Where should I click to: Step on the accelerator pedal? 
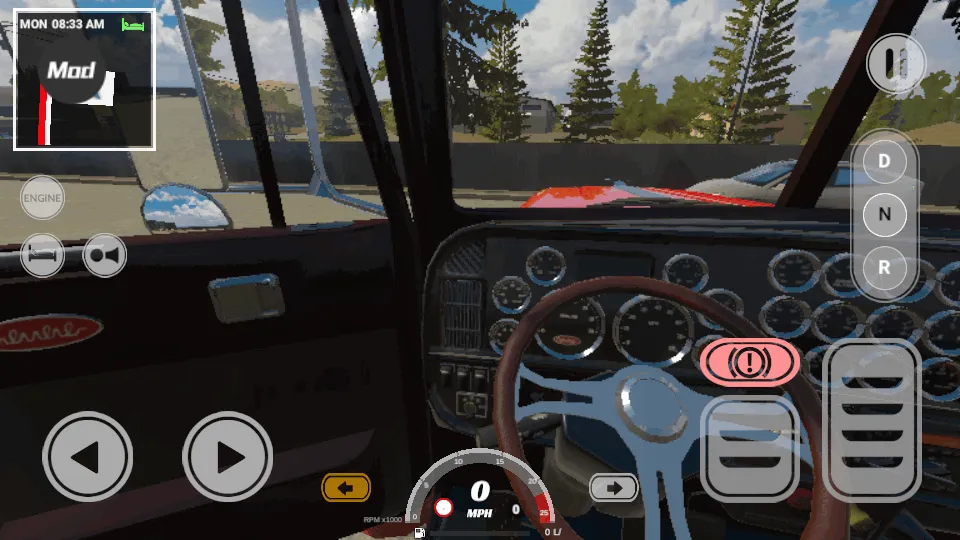(x=874, y=420)
